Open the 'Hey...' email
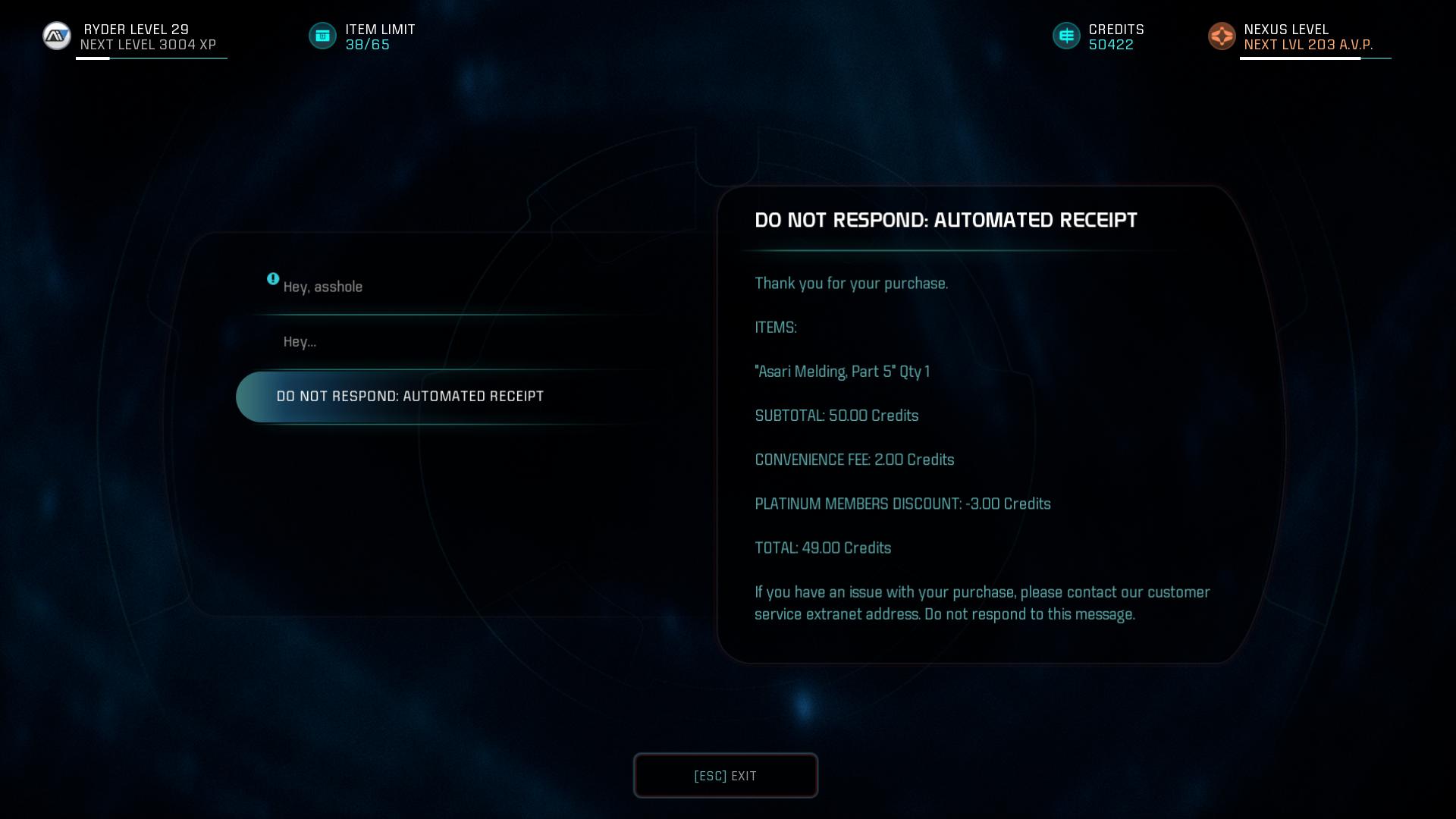The height and width of the screenshot is (819, 1456). (299, 341)
